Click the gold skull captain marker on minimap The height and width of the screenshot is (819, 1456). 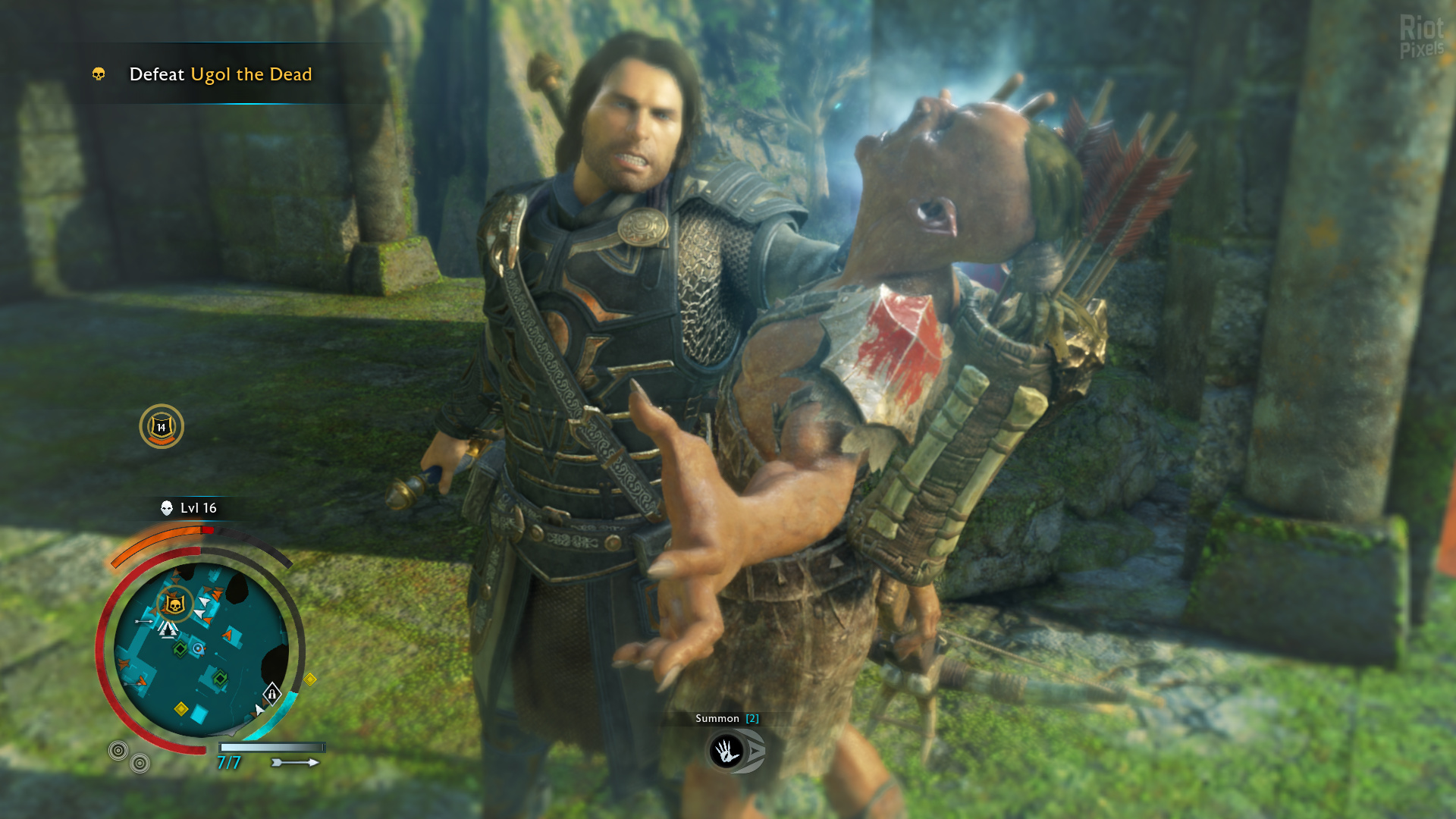point(175,604)
